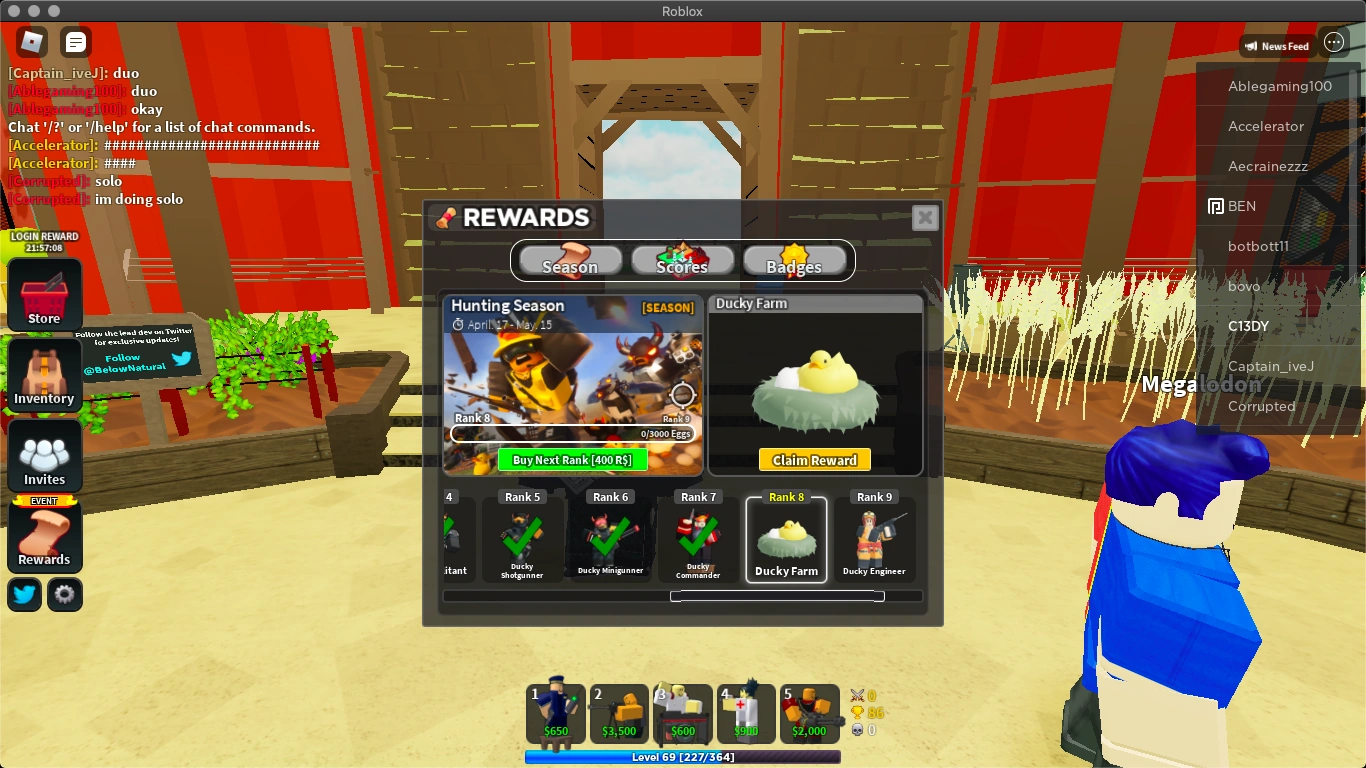Open the settings gear icon
1366x768 pixels.
(64, 594)
